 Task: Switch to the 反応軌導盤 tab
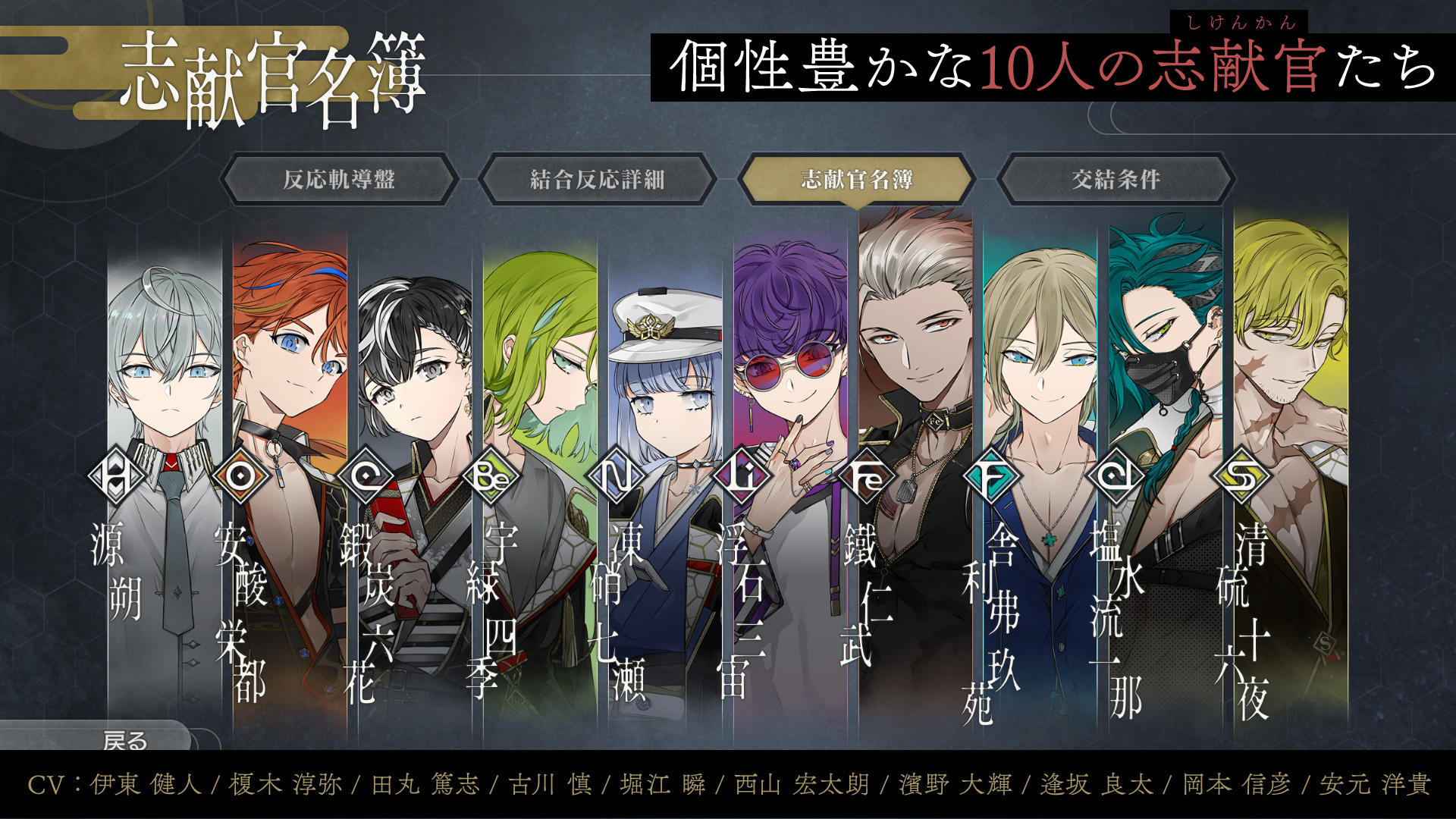click(x=340, y=178)
